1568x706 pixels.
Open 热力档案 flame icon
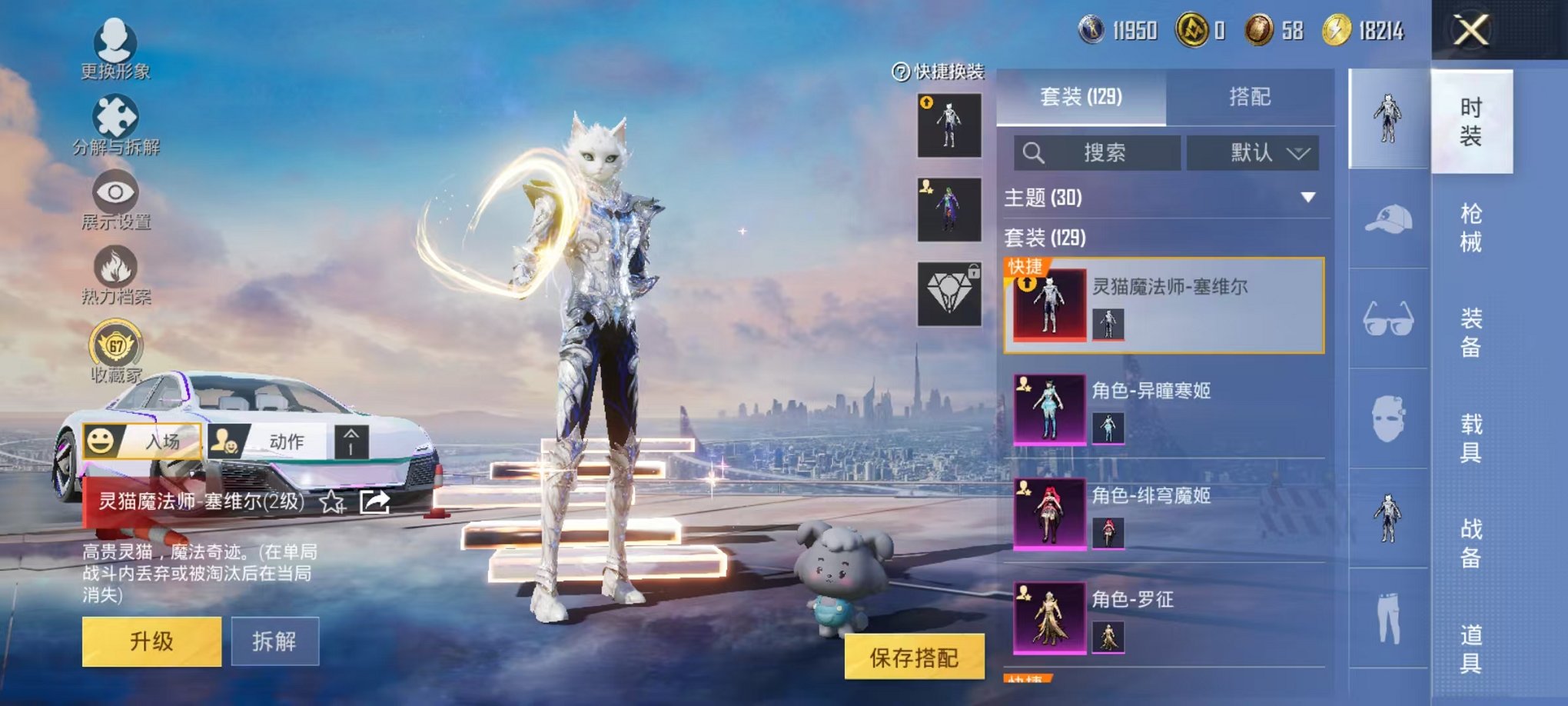[x=115, y=274]
